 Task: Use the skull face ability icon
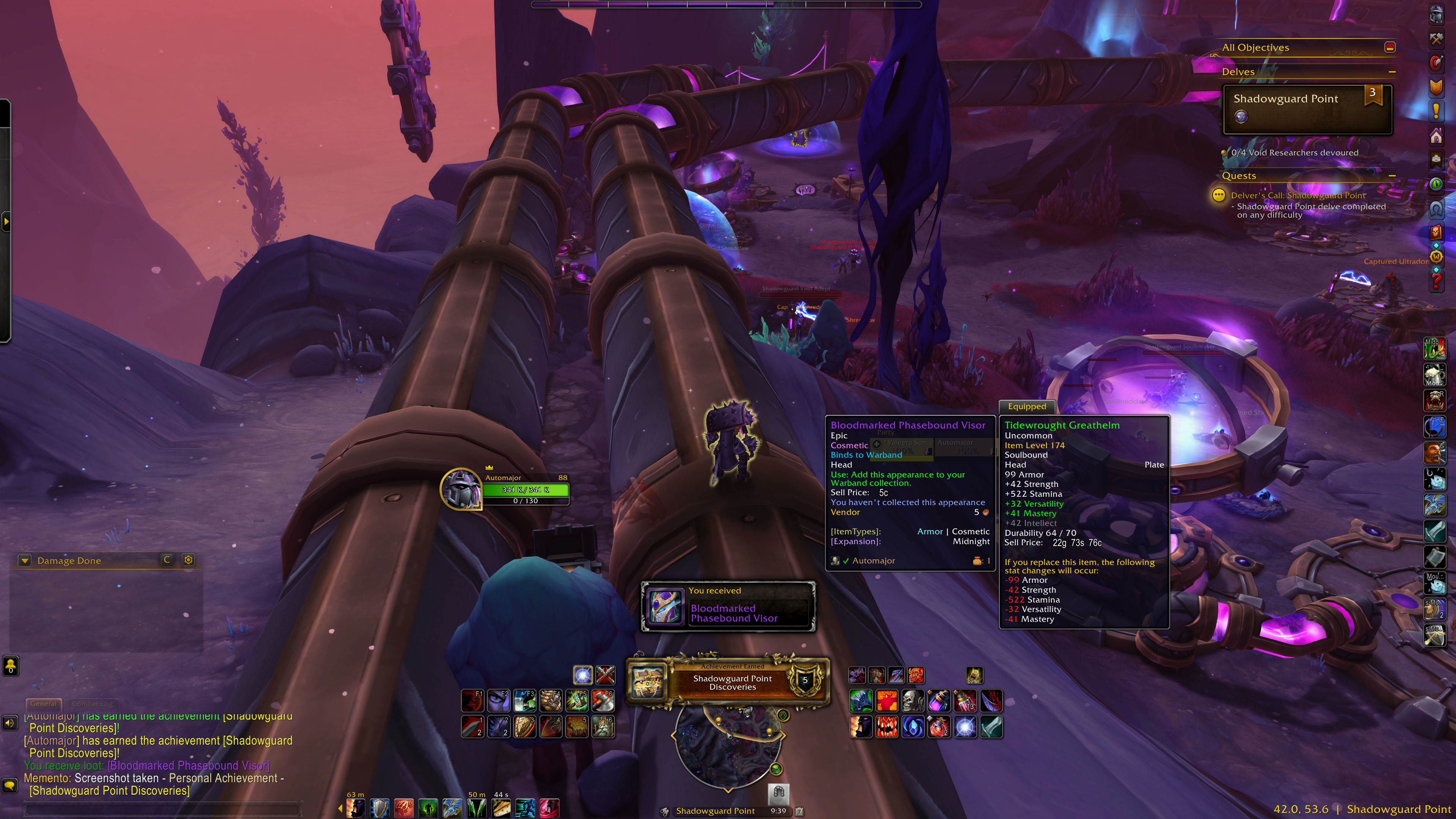[x=912, y=701]
